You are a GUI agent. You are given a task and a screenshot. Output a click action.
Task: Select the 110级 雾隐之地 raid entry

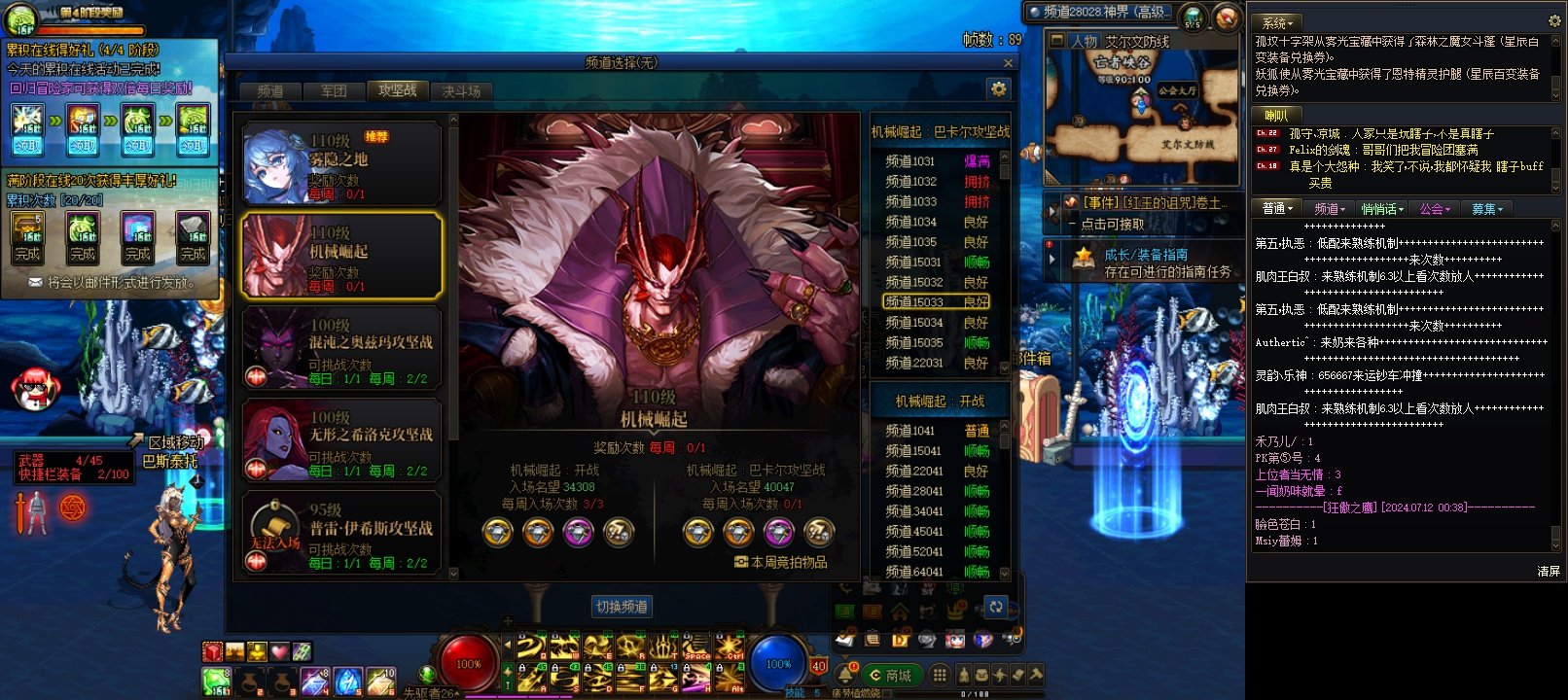(341, 163)
